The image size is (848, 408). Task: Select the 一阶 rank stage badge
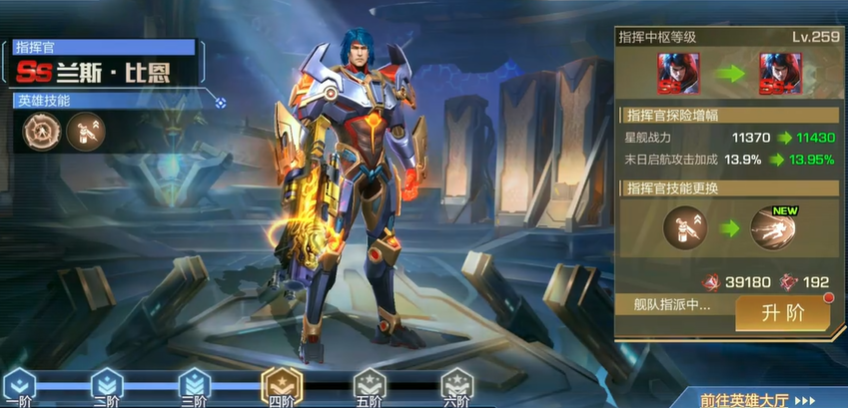click(x=19, y=384)
